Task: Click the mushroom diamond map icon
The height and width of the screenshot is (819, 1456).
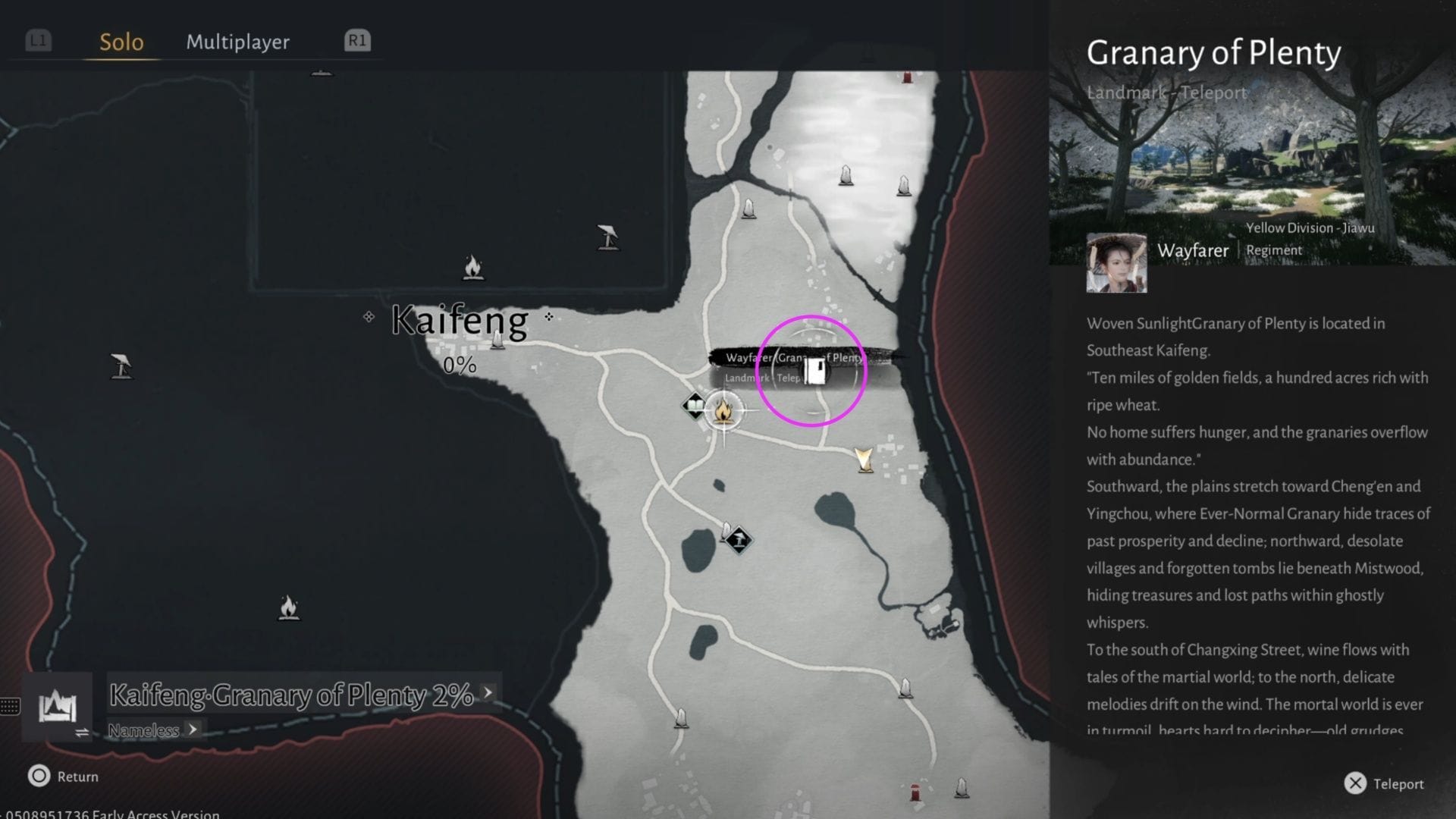Action: click(x=739, y=538)
